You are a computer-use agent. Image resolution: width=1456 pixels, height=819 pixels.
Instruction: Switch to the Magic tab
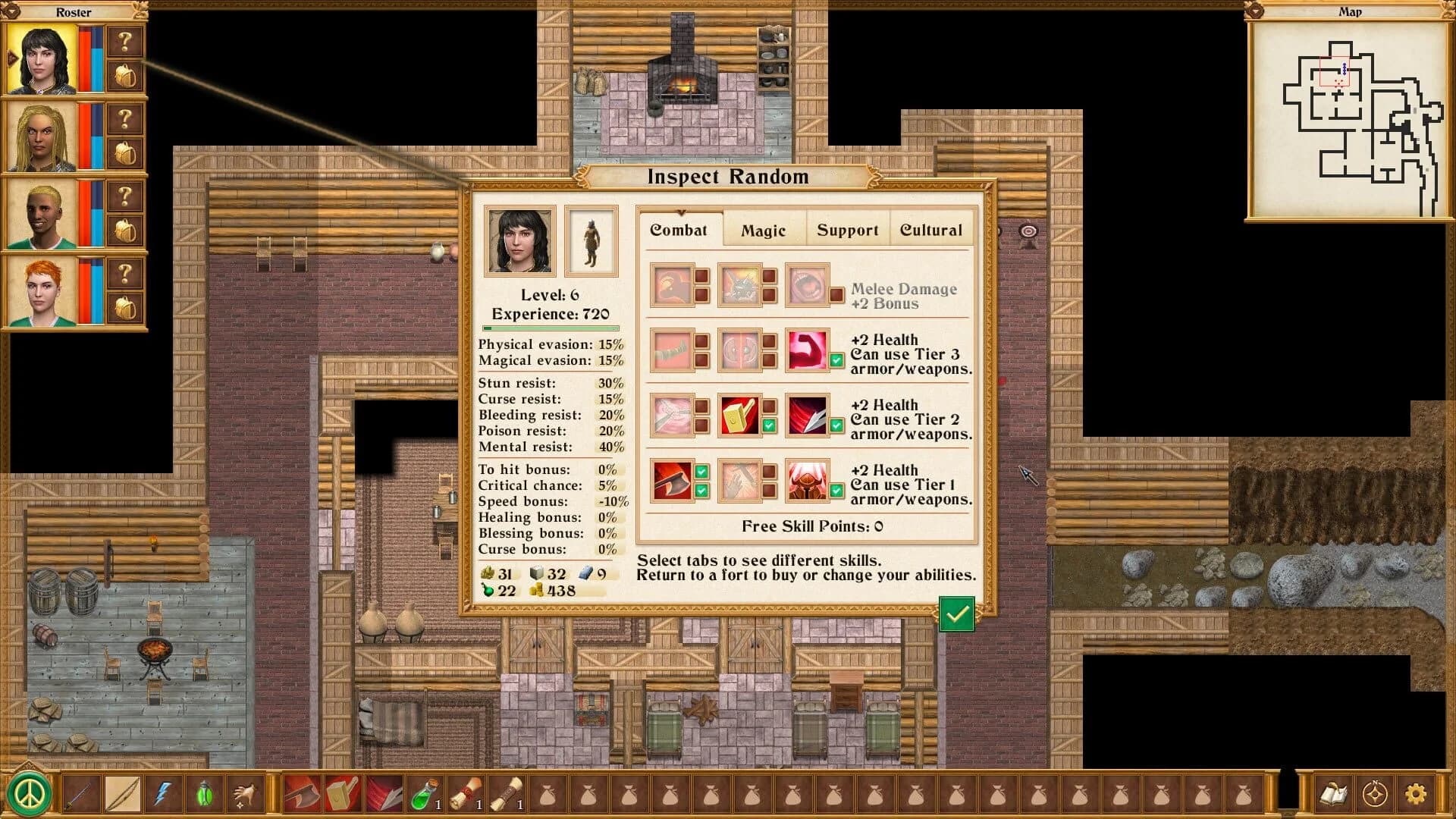coord(764,230)
